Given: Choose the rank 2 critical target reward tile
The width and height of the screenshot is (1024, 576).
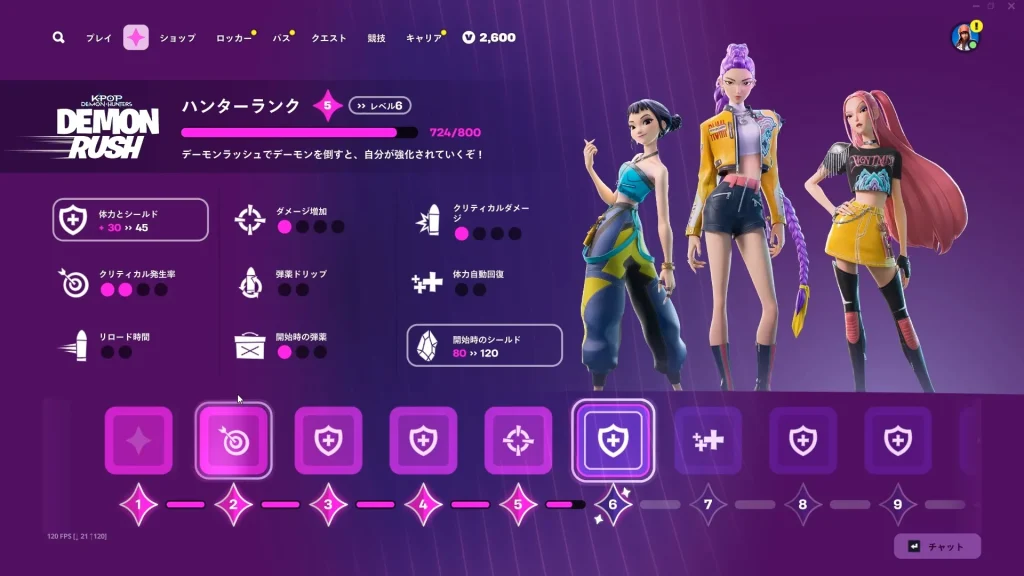Looking at the screenshot, I should (x=233, y=440).
